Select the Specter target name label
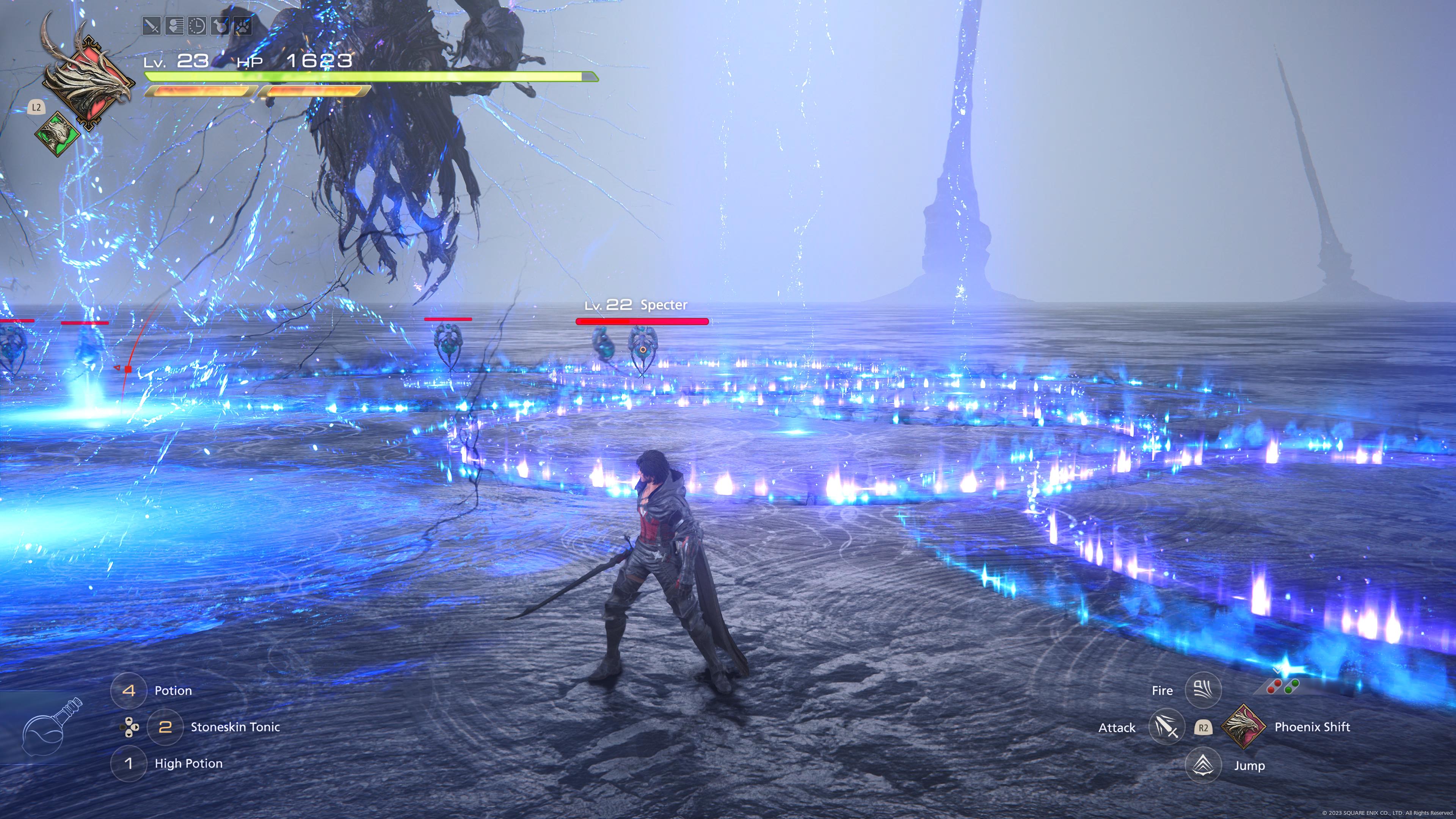The height and width of the screenshot is (819, 1456). pos(664,305)
